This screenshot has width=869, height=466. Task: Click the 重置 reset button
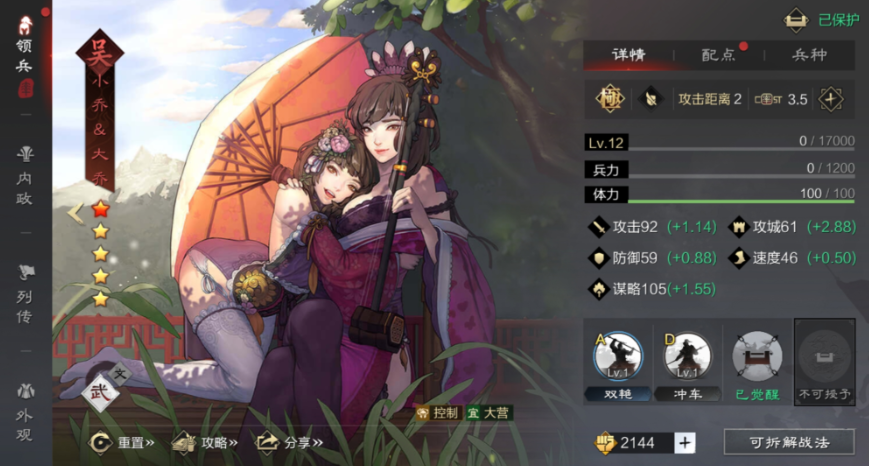pyautogui.click(x=123, y=441)
